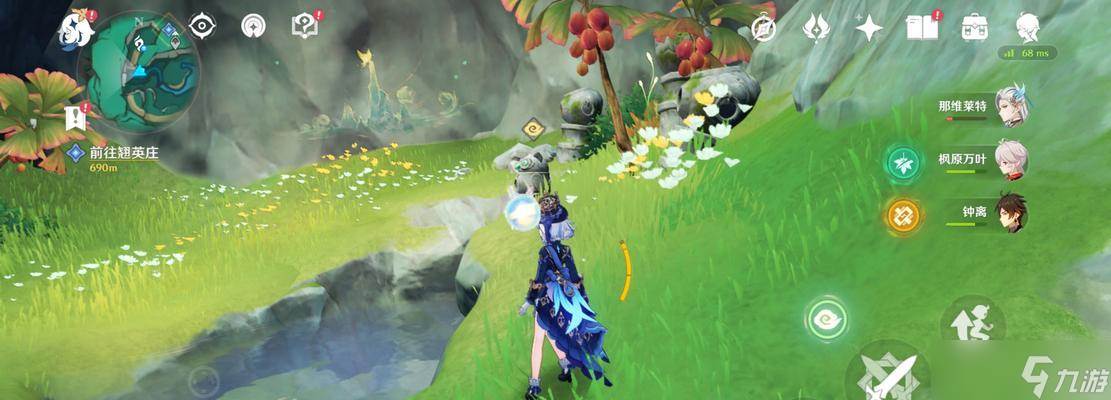Select the 前往翘英庄 quest tracker
The width and height of the screenshot is (1111, 400).
coord(122,153)
